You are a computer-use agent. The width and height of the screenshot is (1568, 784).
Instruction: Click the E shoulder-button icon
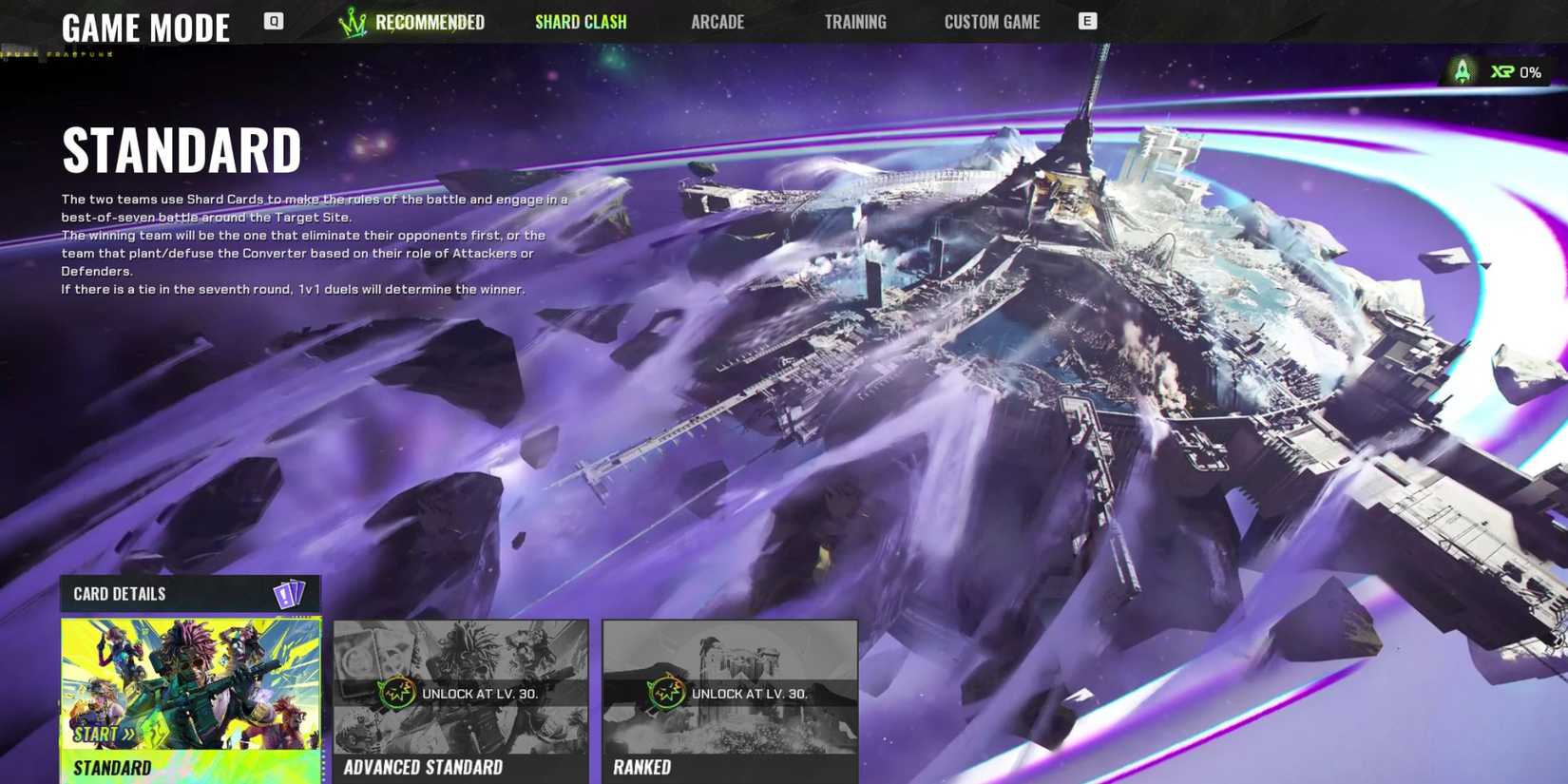coord(1085,19)
